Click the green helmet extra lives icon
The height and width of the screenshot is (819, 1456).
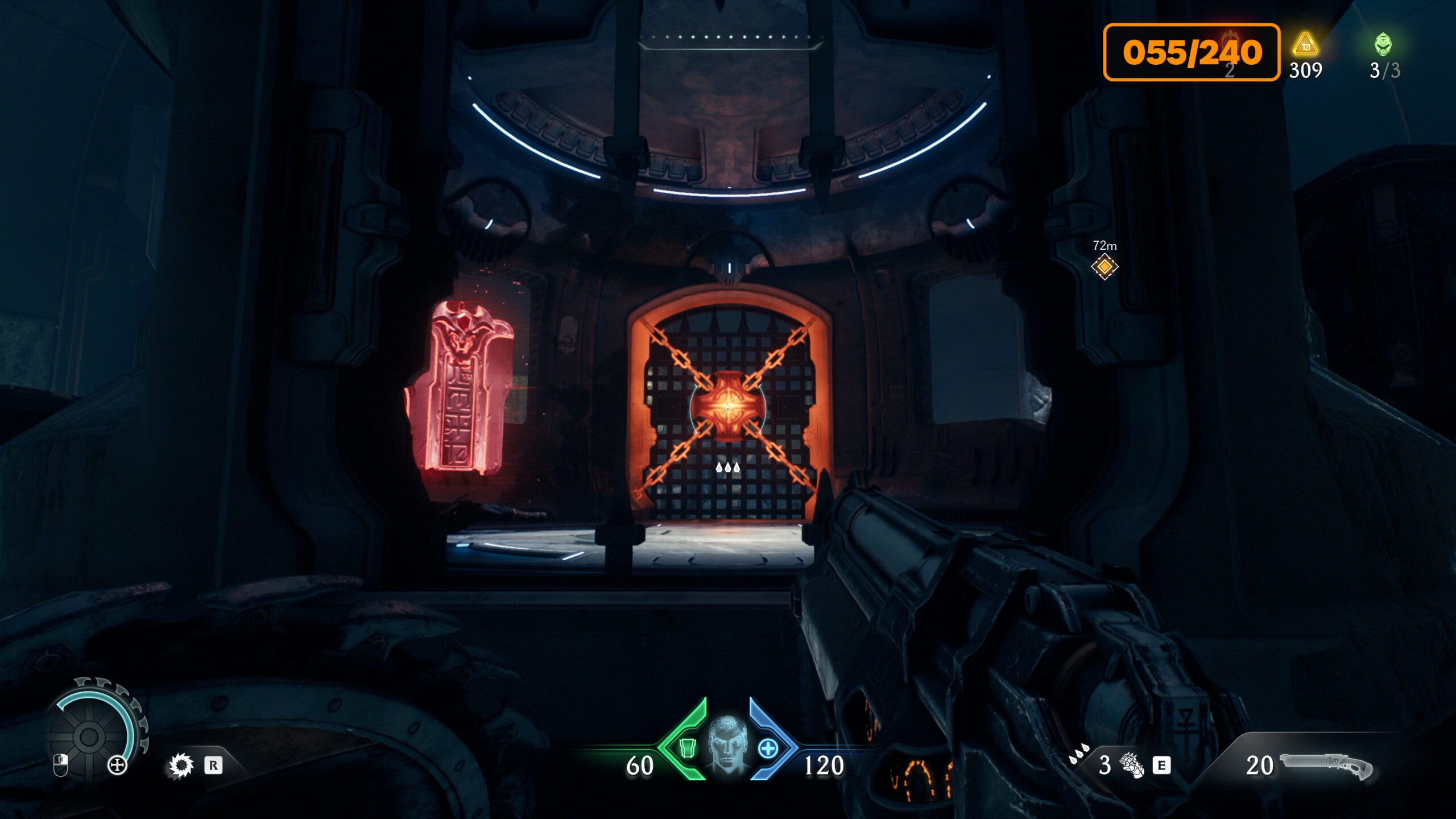click(x=1383, y=44)
